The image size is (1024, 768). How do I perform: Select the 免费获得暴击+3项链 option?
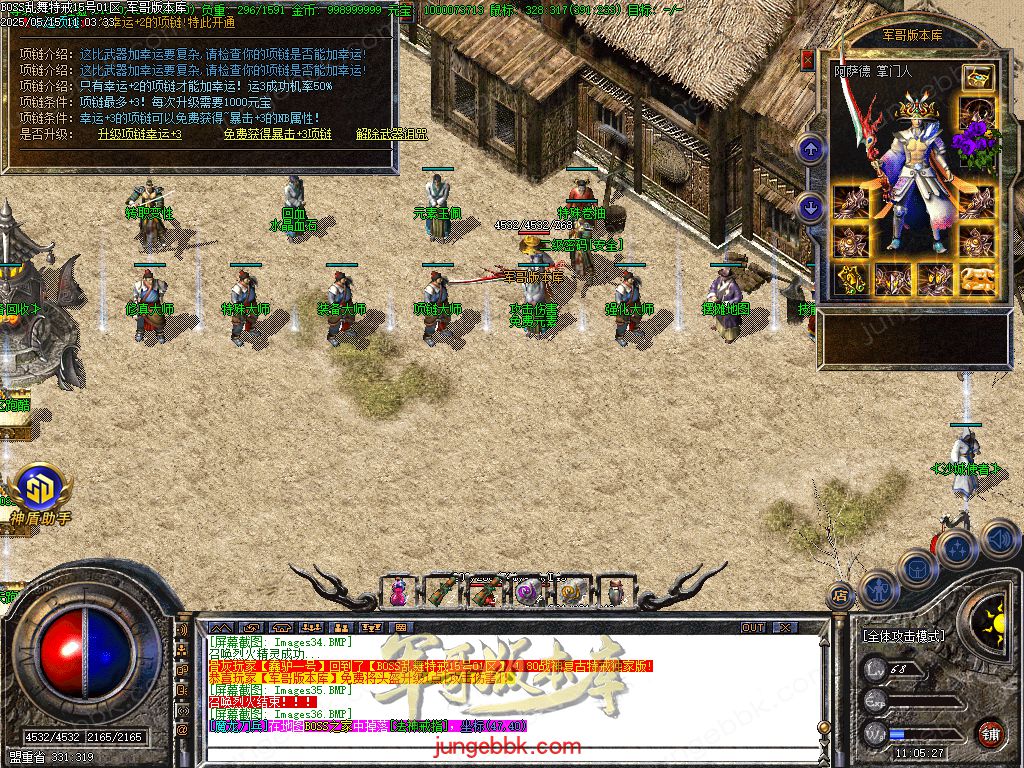(x=276, y=134)
